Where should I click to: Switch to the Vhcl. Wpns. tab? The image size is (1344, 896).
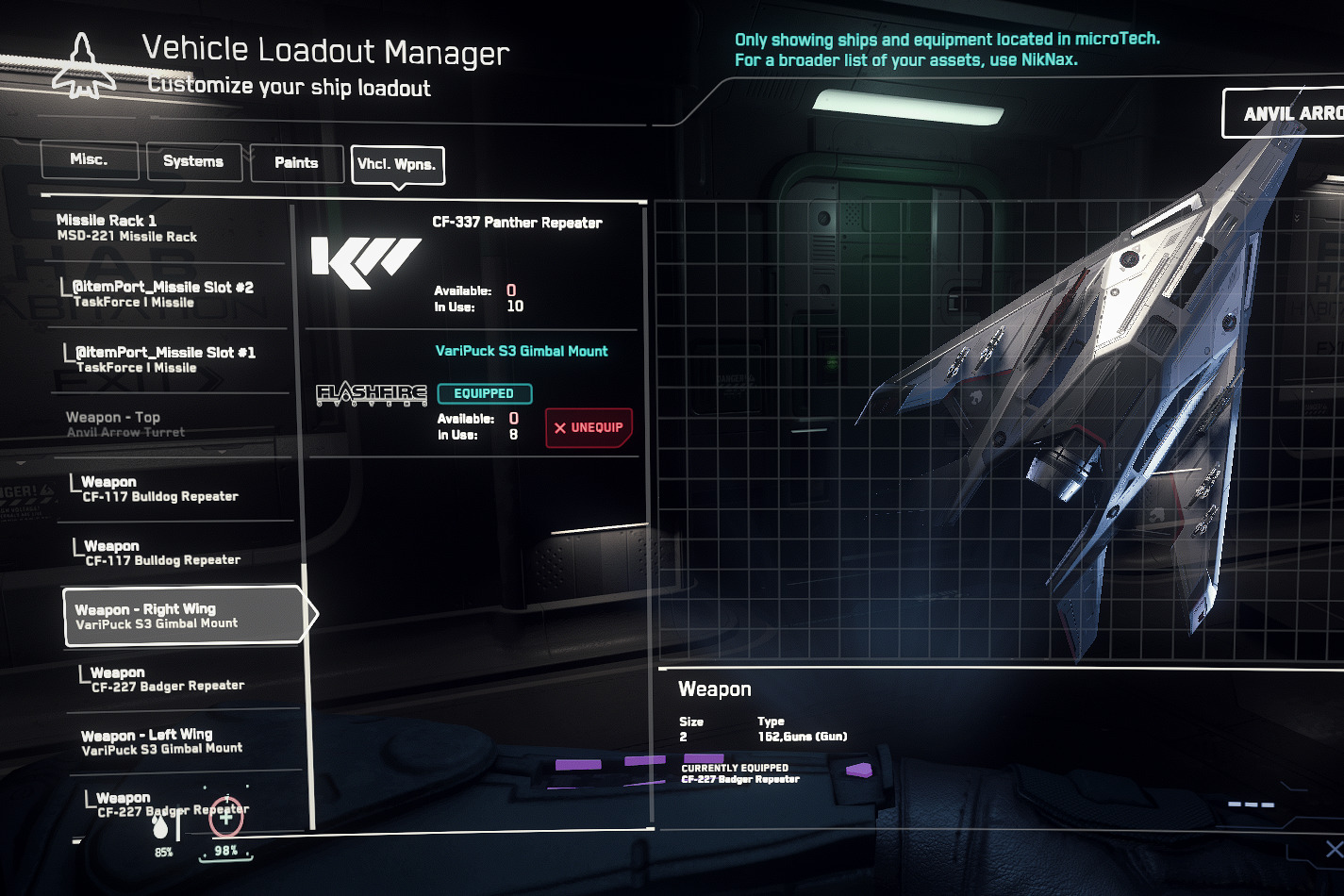coord(398,165)
